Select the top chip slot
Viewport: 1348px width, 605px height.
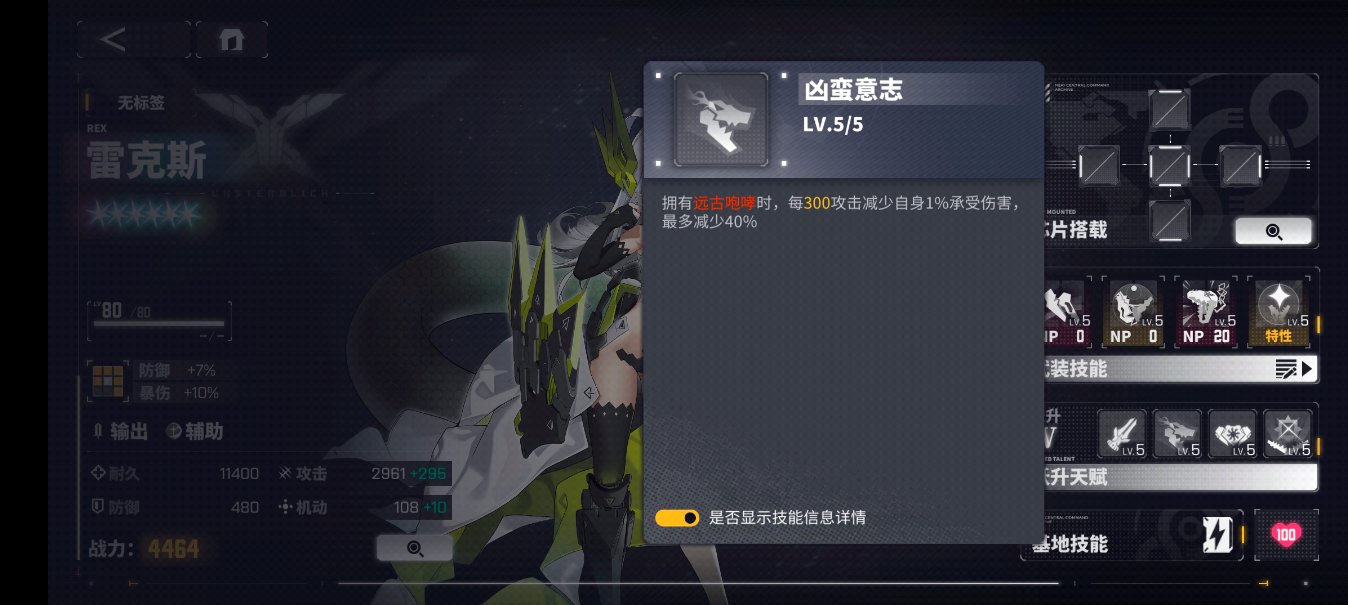tap(1169, 108)
